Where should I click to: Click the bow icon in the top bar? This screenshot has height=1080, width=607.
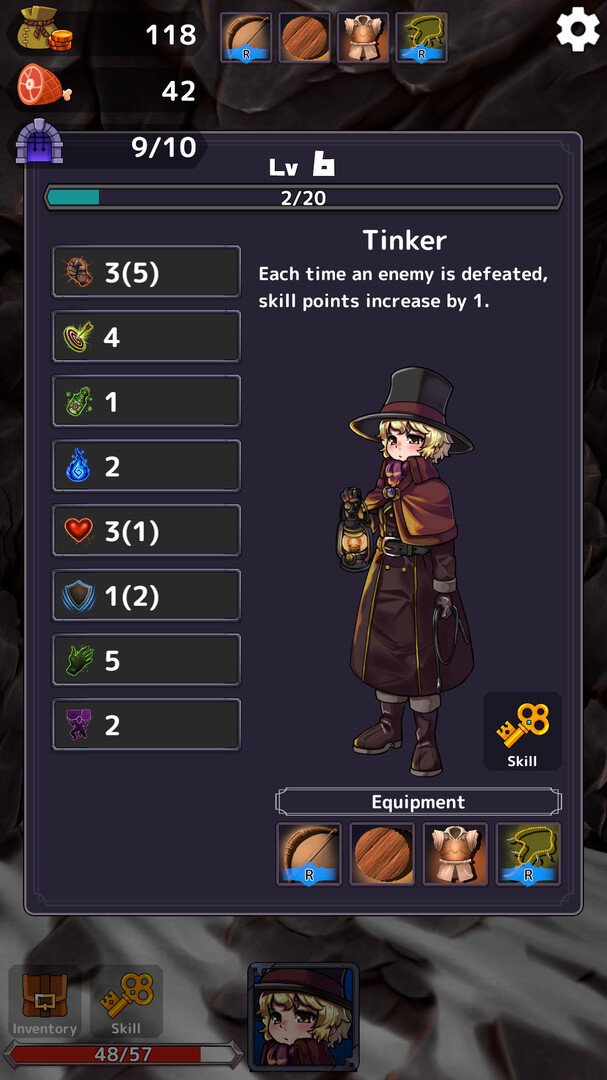(246, 38)
